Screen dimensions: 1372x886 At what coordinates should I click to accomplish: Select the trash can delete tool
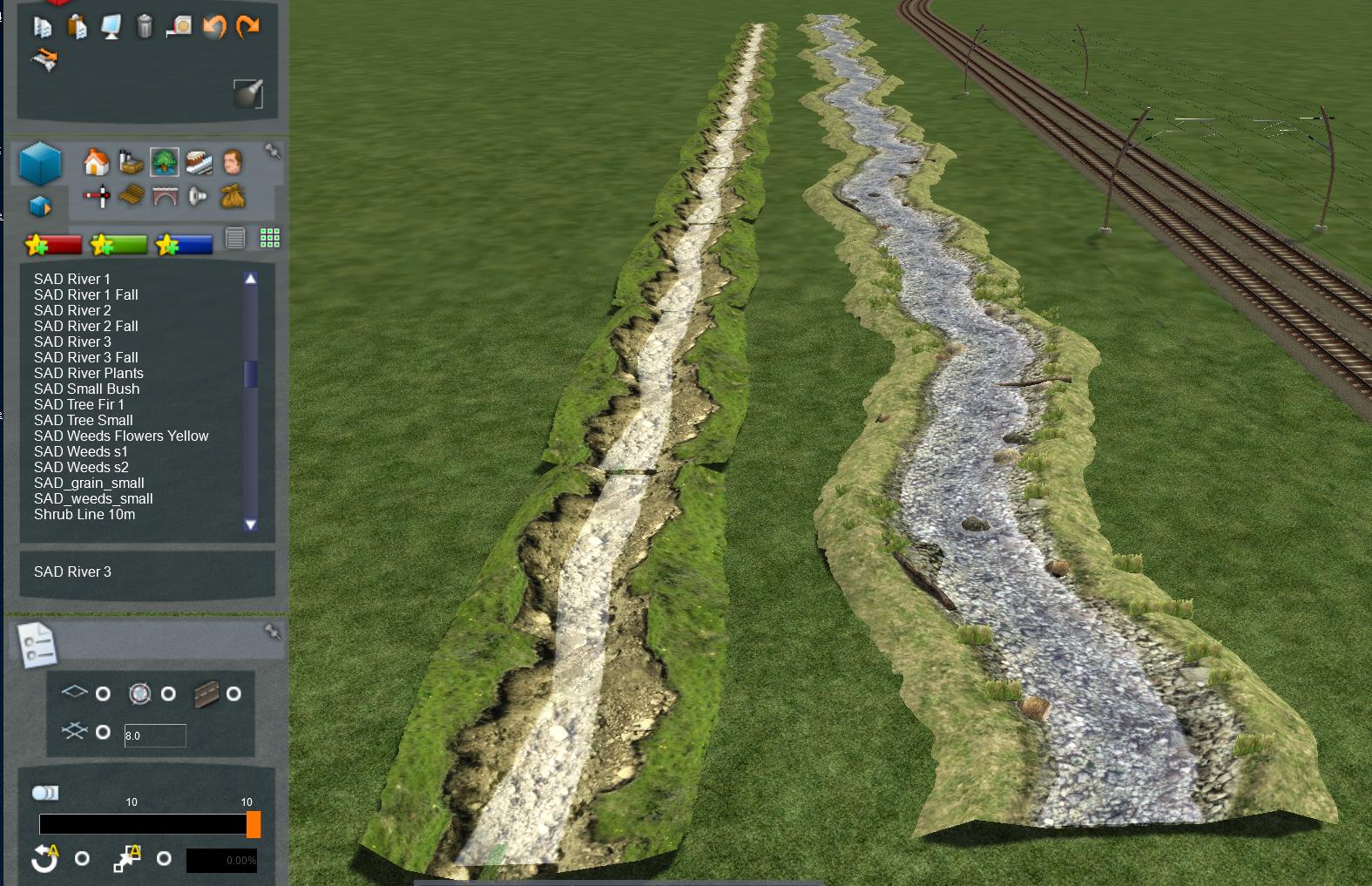145,27
